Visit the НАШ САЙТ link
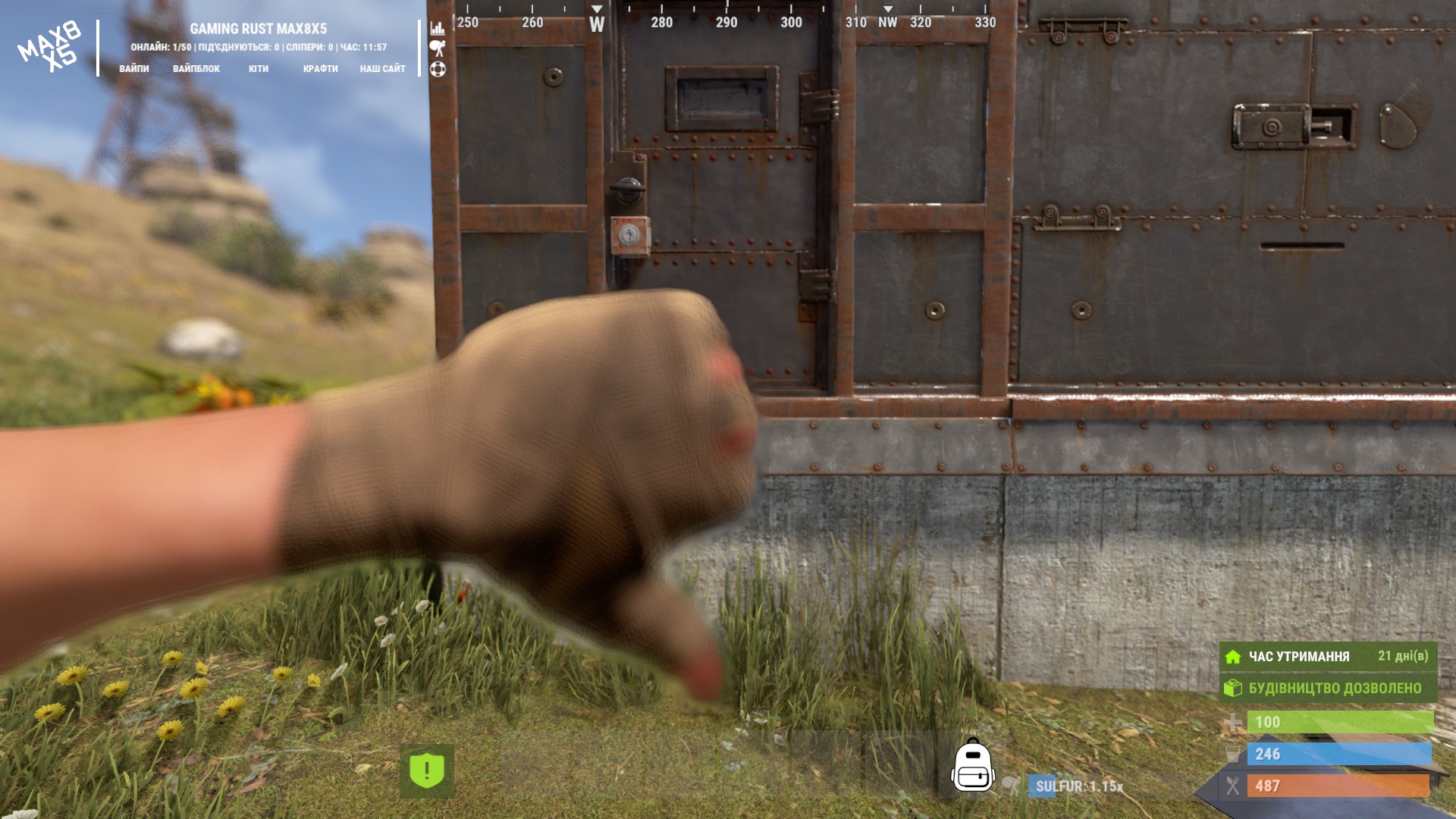 point(382,68)
